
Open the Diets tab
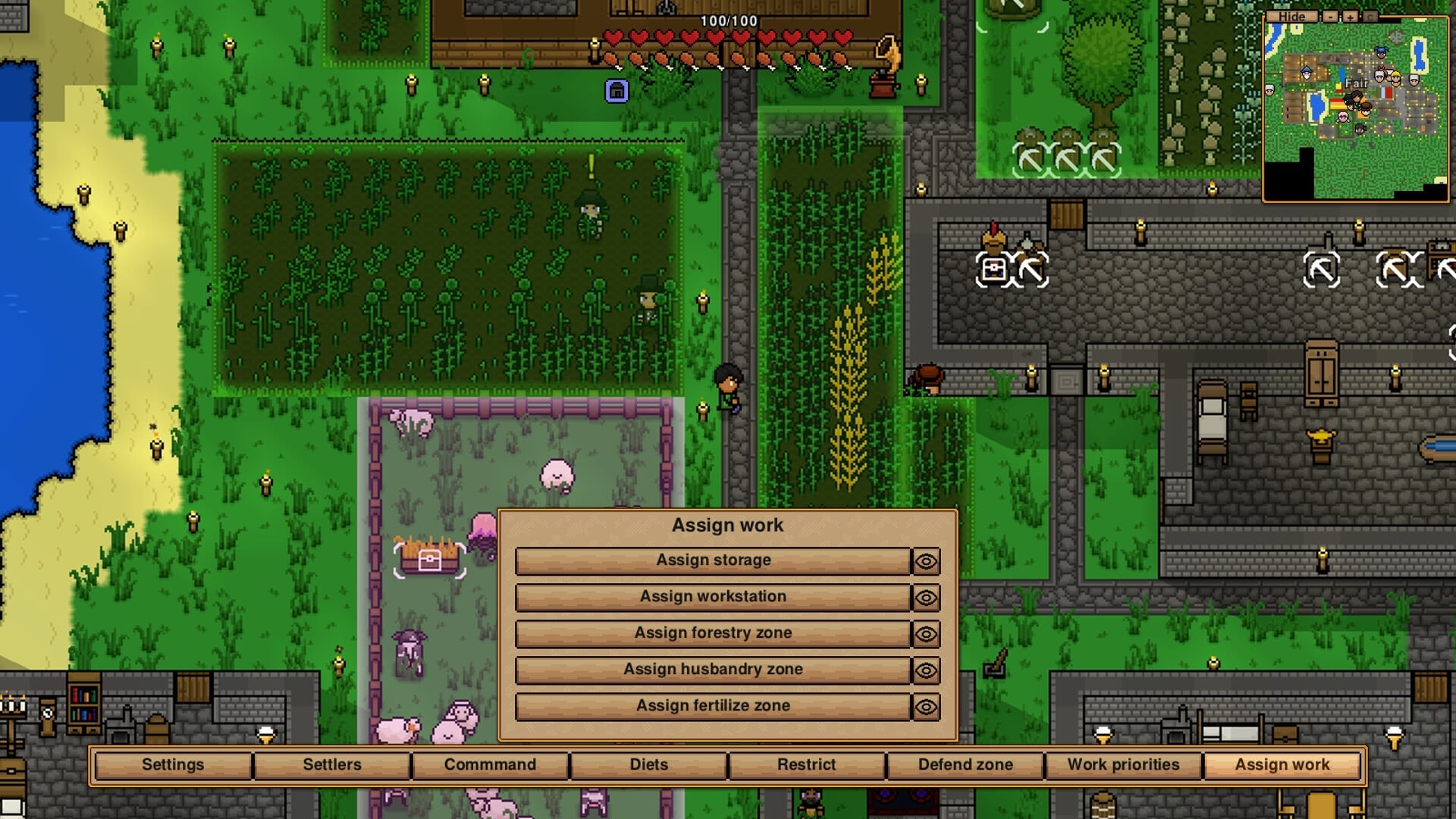pyautogui.click(x=647, y=764)
